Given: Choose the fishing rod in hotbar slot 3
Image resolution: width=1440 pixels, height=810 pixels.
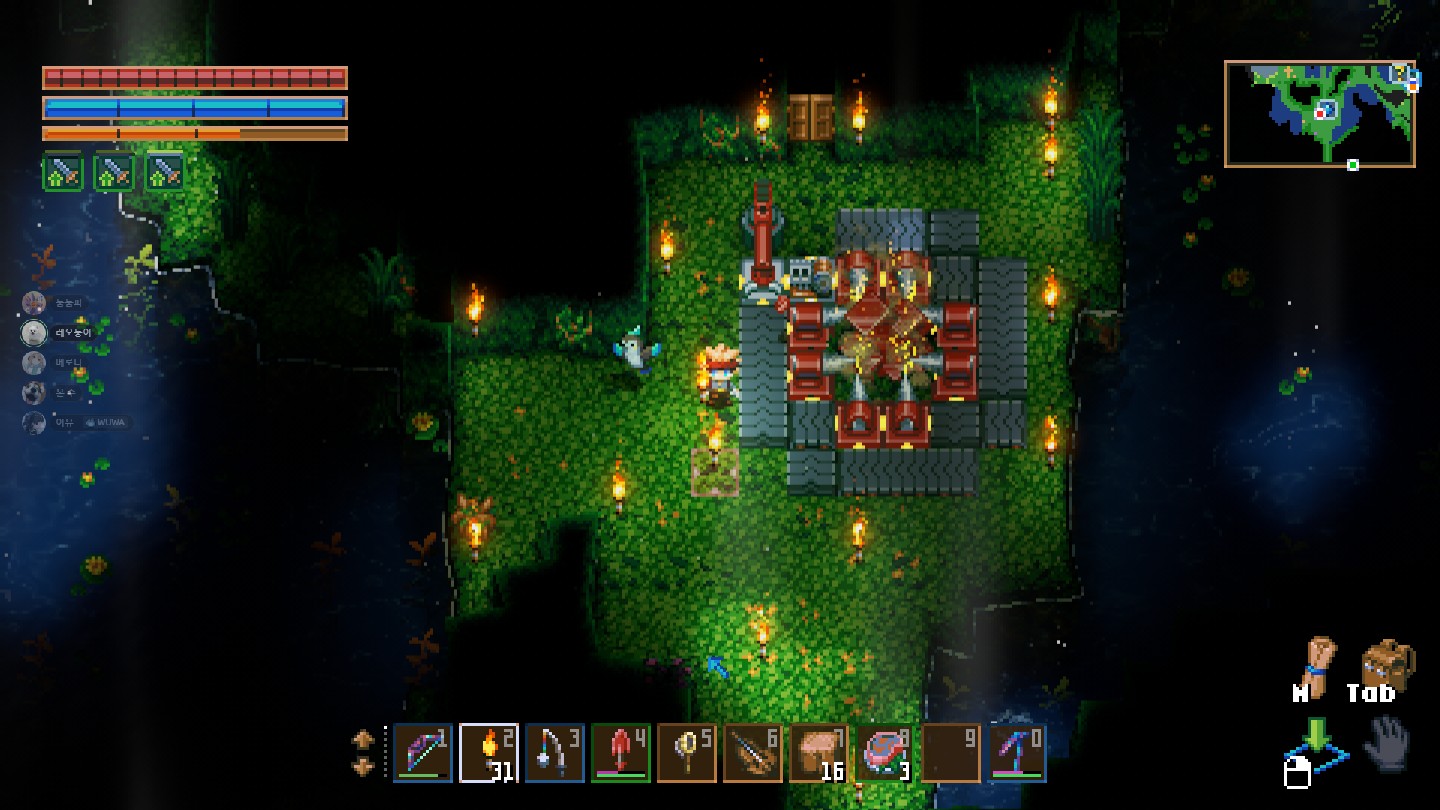Looking at the screenshot, I should coord(555,753).
